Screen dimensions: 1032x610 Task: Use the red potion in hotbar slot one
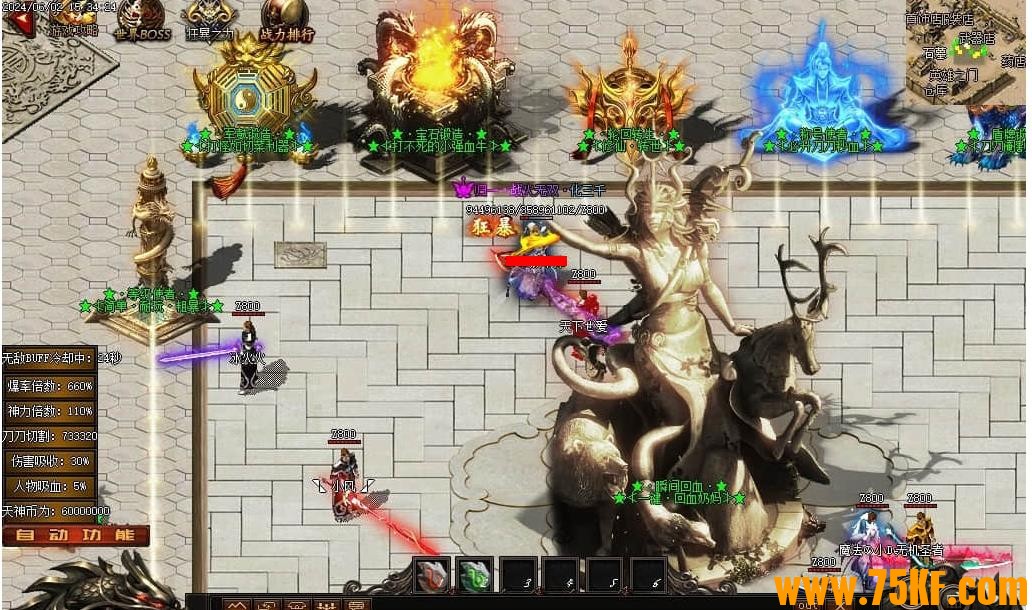pyautogui.click(x=432, y=576)
